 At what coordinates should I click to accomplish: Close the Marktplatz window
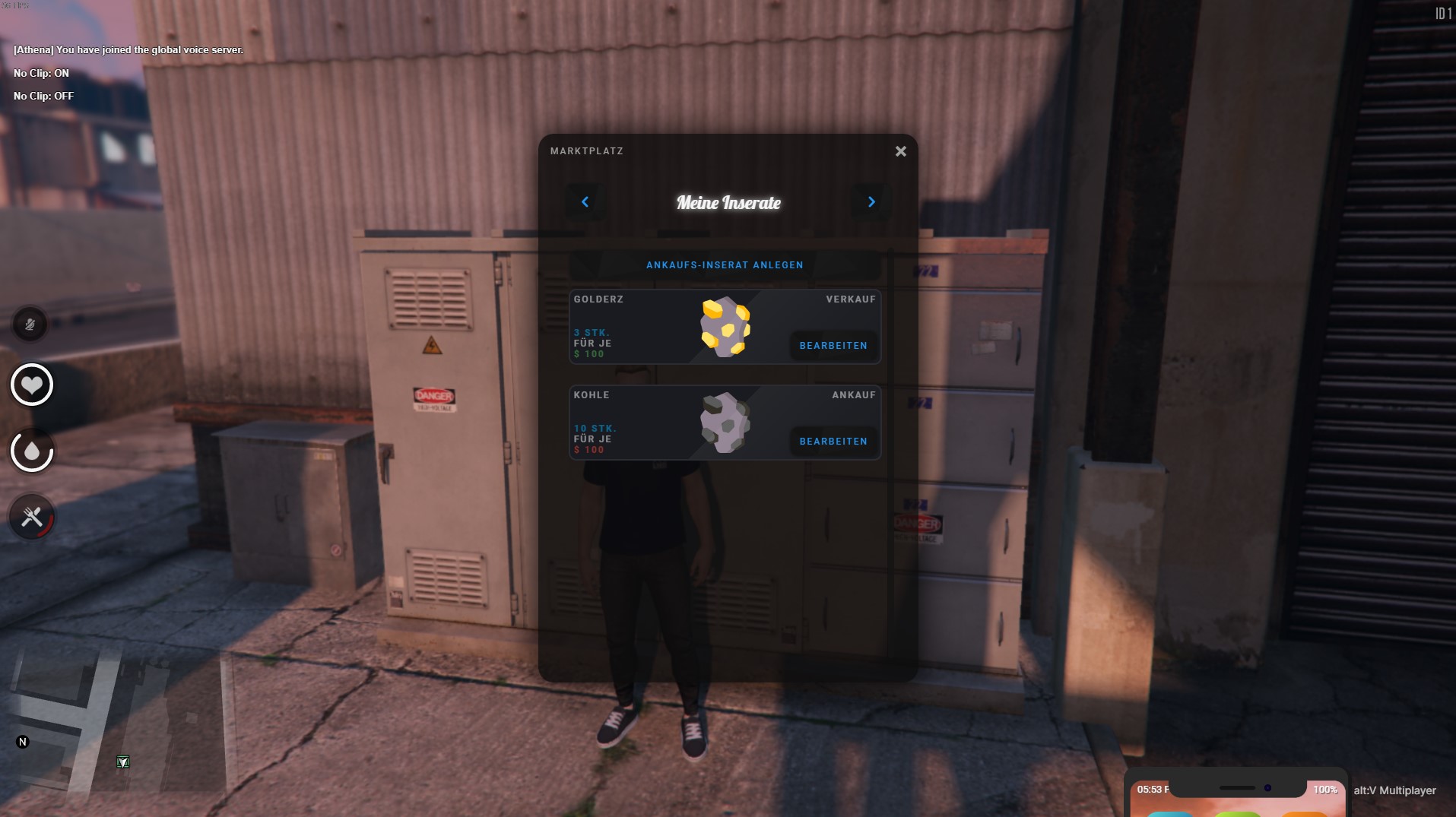[900, 152]
